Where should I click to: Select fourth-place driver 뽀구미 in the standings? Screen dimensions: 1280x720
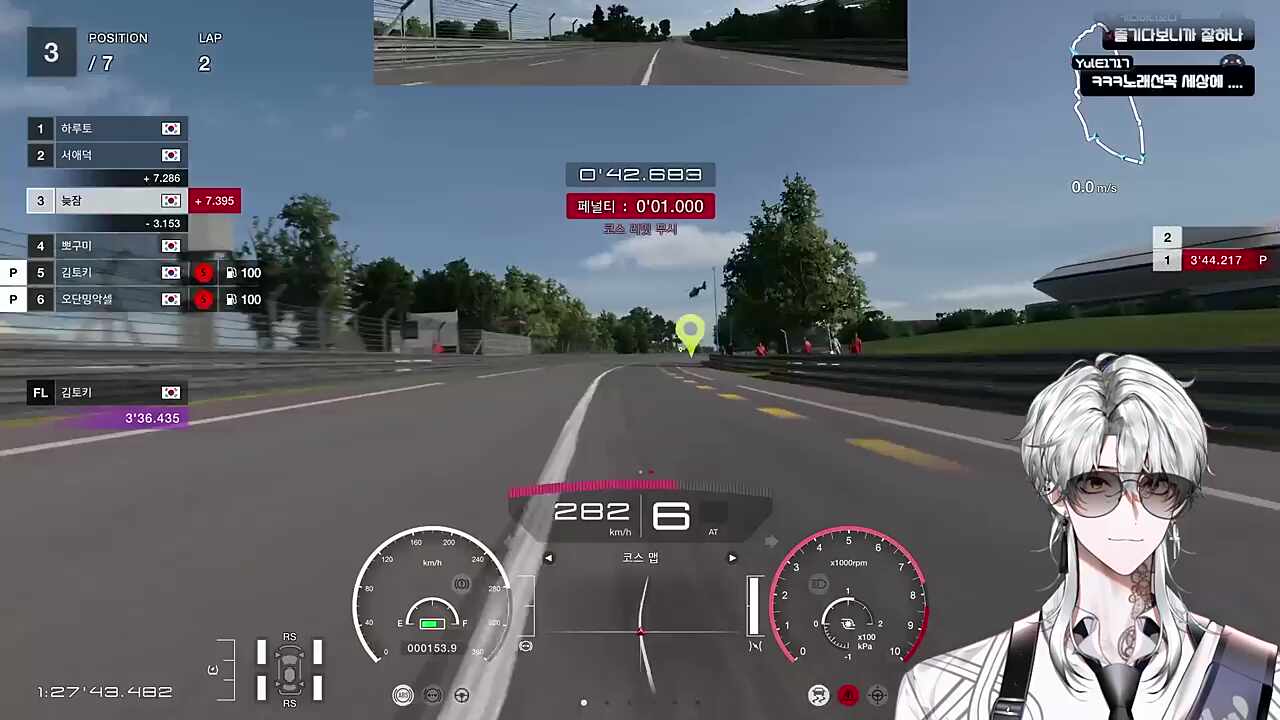(107, 246)
